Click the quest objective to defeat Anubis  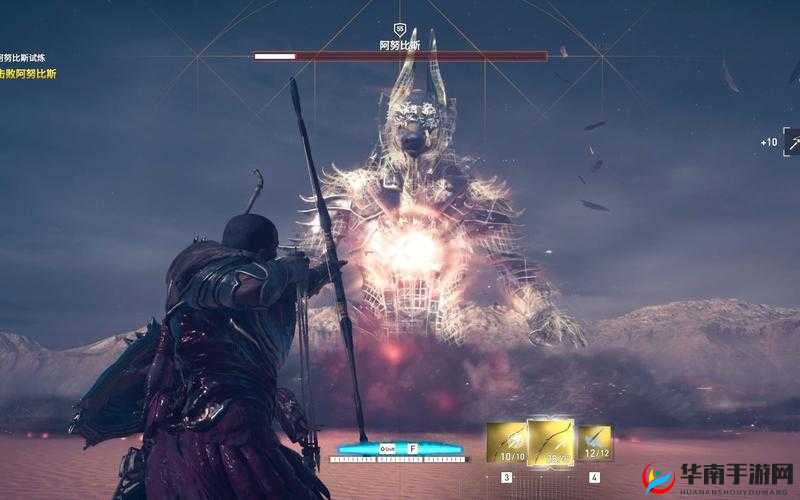(x=27, y=73)
